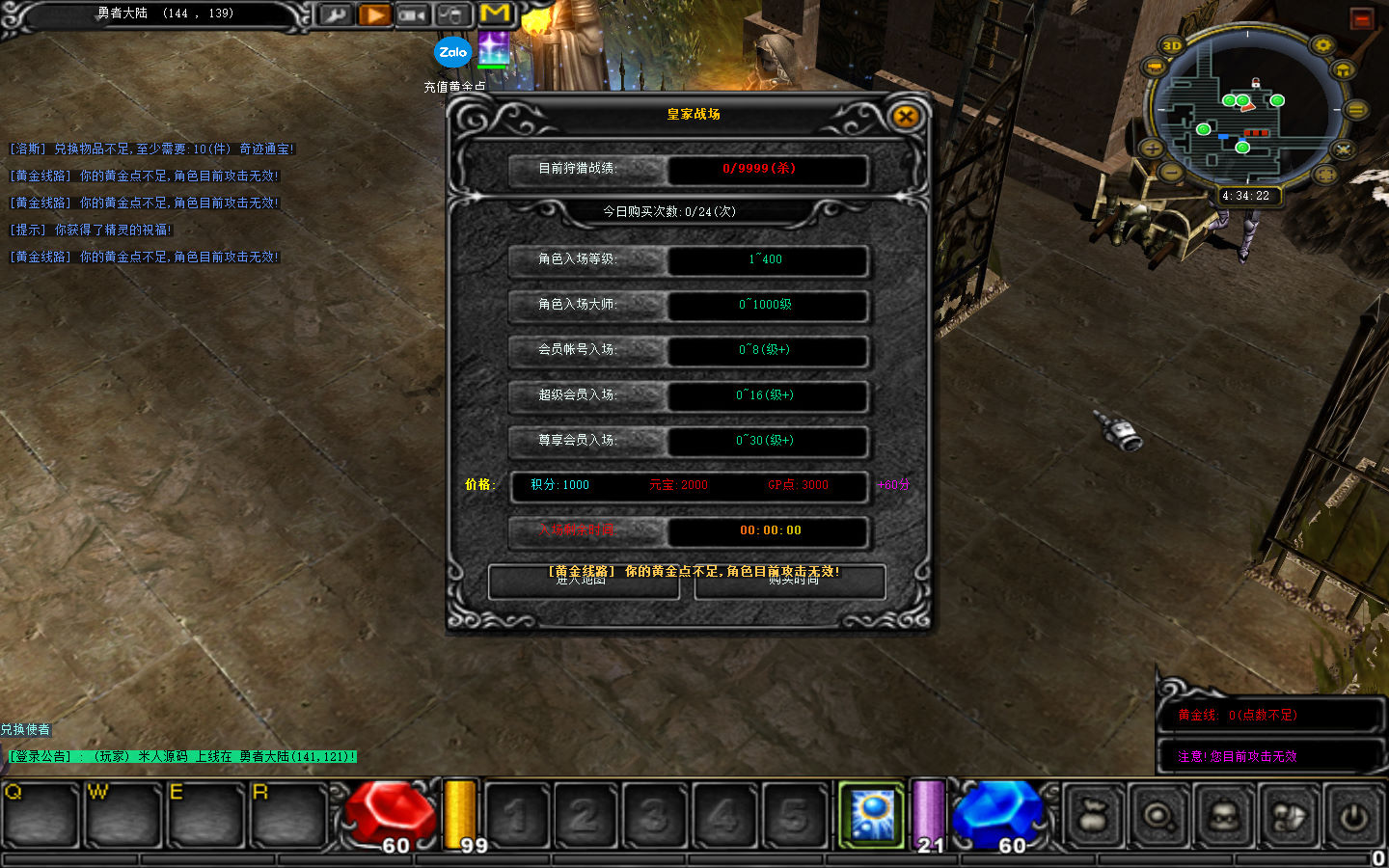Click the minimap camera button
Screen dimensions: 1389x868
click(1155, 67)
